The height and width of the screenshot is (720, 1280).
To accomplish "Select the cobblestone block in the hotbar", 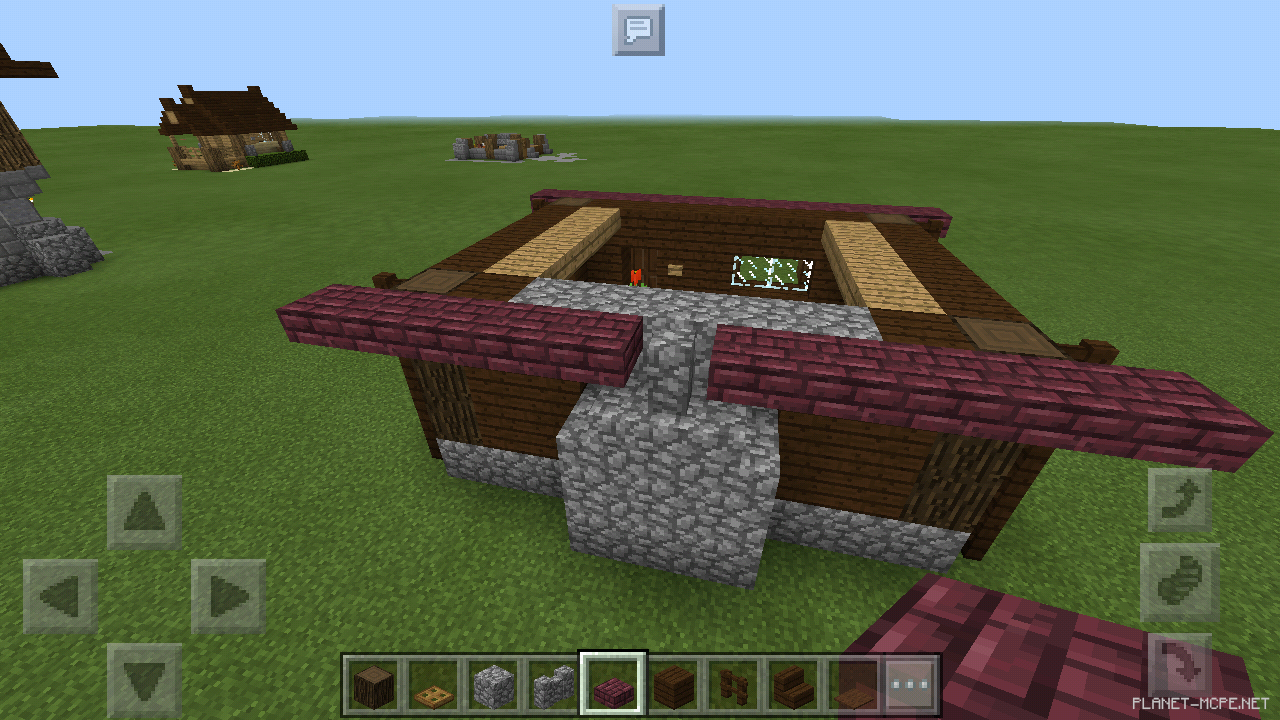I will (494, 683).
